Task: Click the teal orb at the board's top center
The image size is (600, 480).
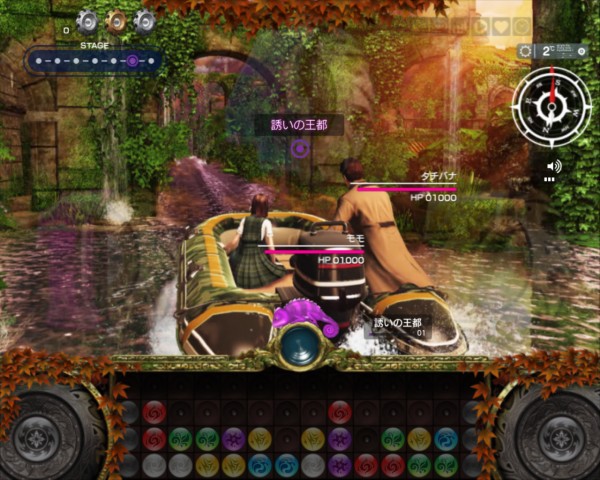Action: pos(298,344)
